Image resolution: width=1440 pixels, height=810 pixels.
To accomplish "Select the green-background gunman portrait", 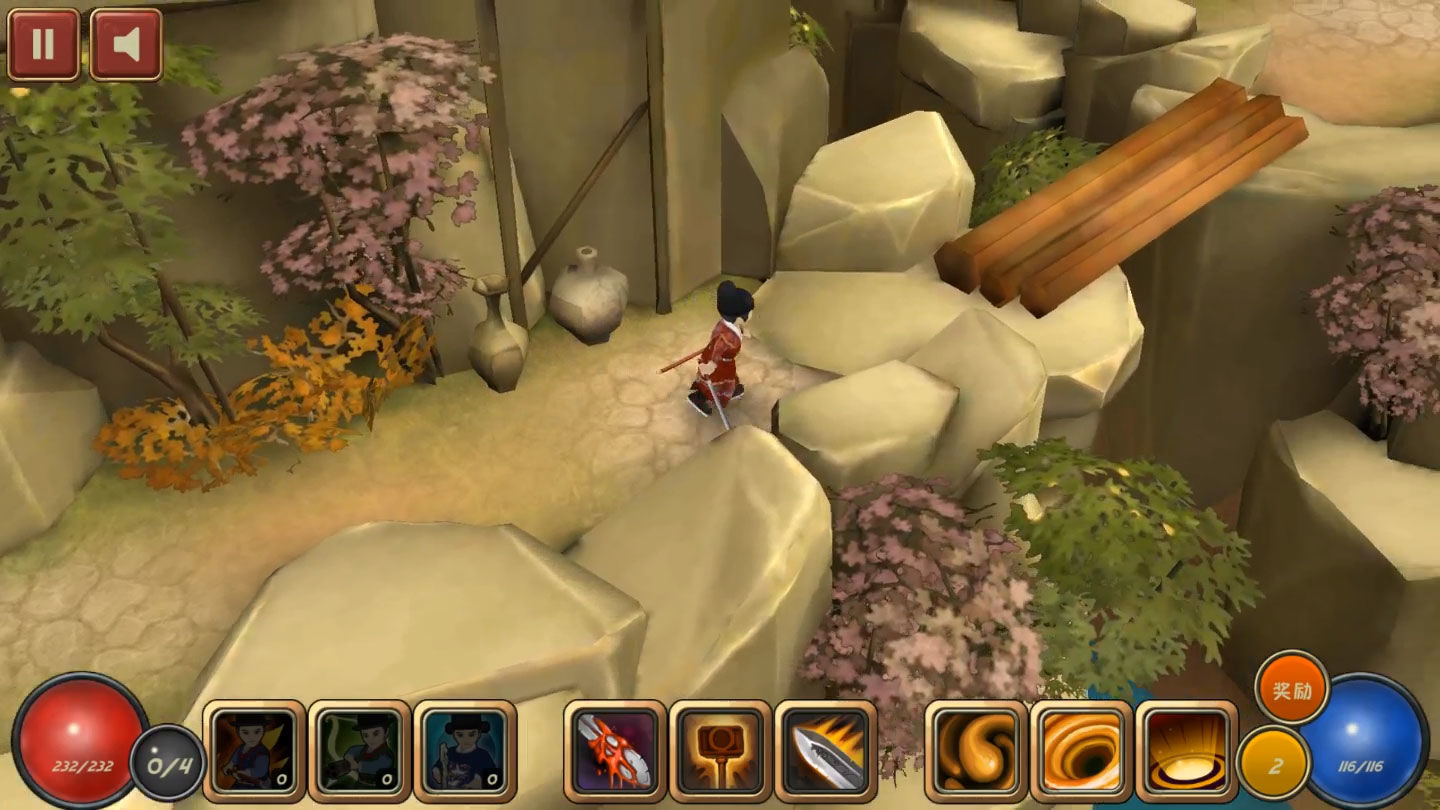I will point(360,751).
